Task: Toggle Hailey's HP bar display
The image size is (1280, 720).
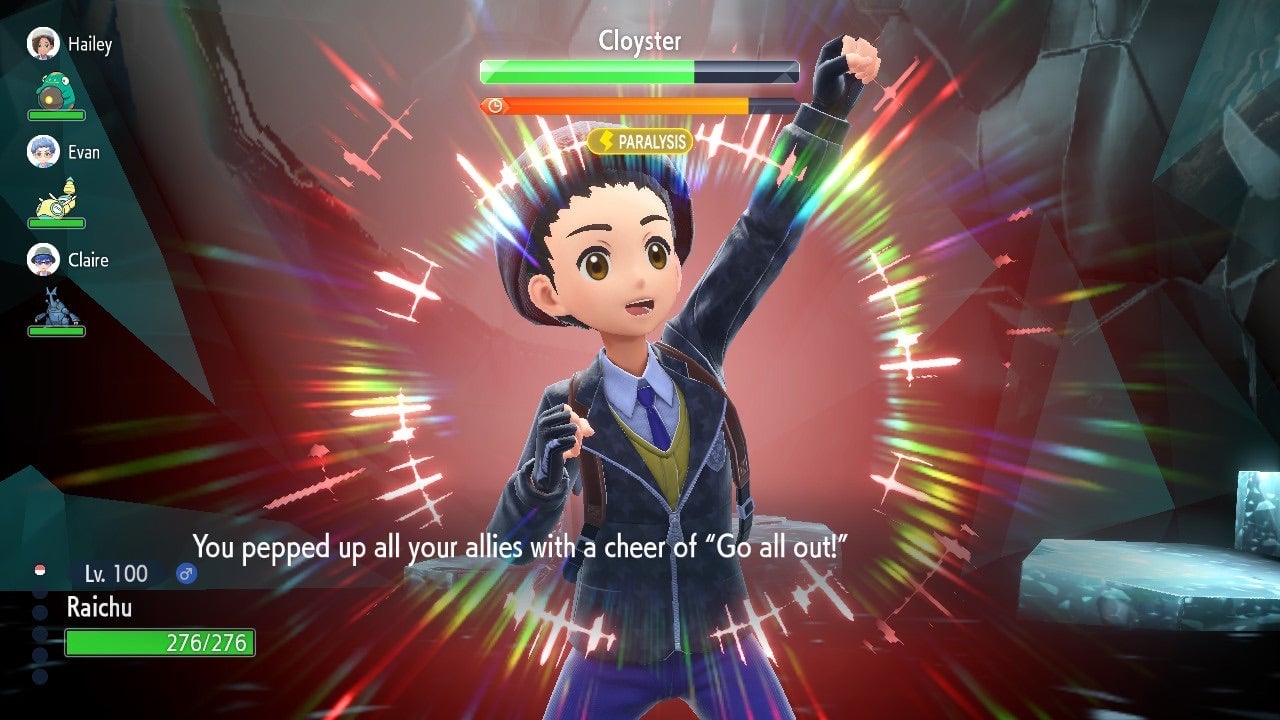Action: (x=56, y=115)
